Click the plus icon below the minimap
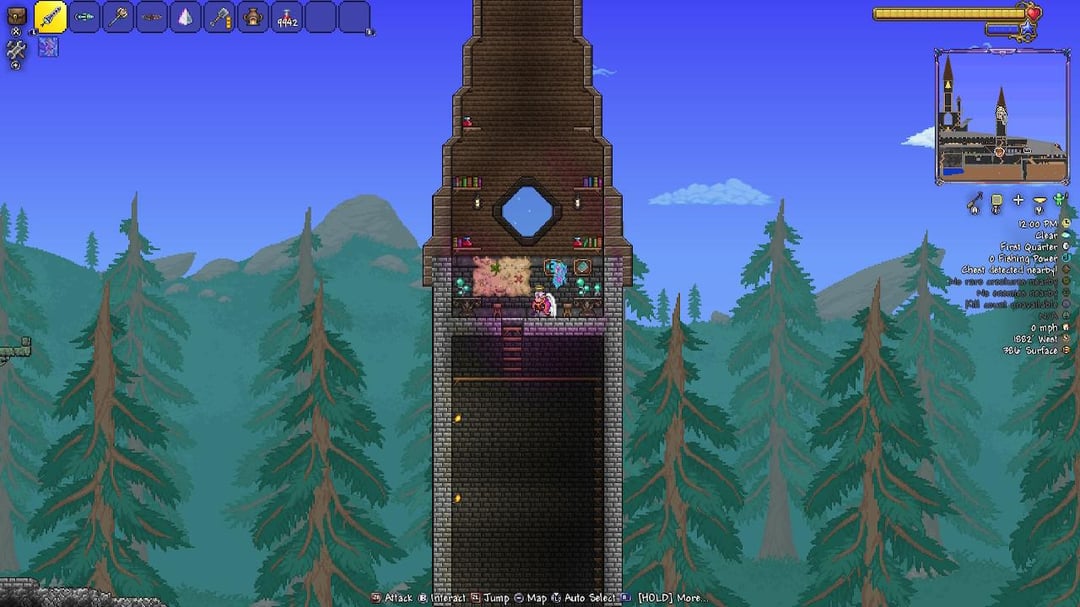Screen dimensions: 1080x607 click(1019, 200)
